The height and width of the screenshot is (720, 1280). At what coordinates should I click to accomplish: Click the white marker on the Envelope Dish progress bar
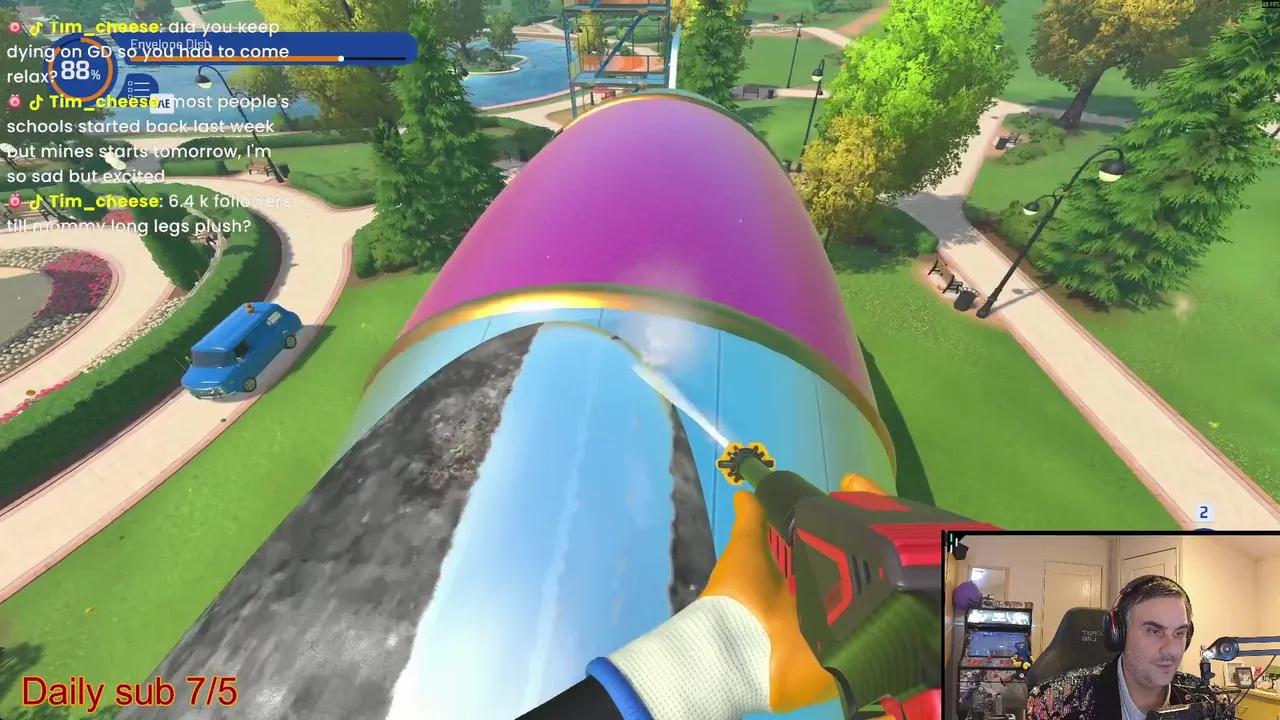[x=341, y=58]
